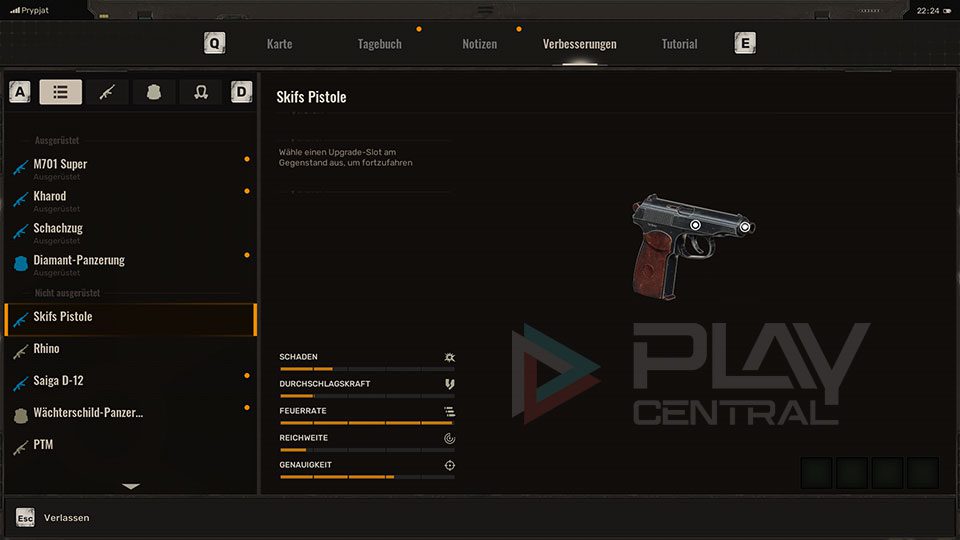Image resolution: width=960 pixels, height=540 pixels.
Task: Filter the list by weapons rifle icon
Action: [107, 92]
